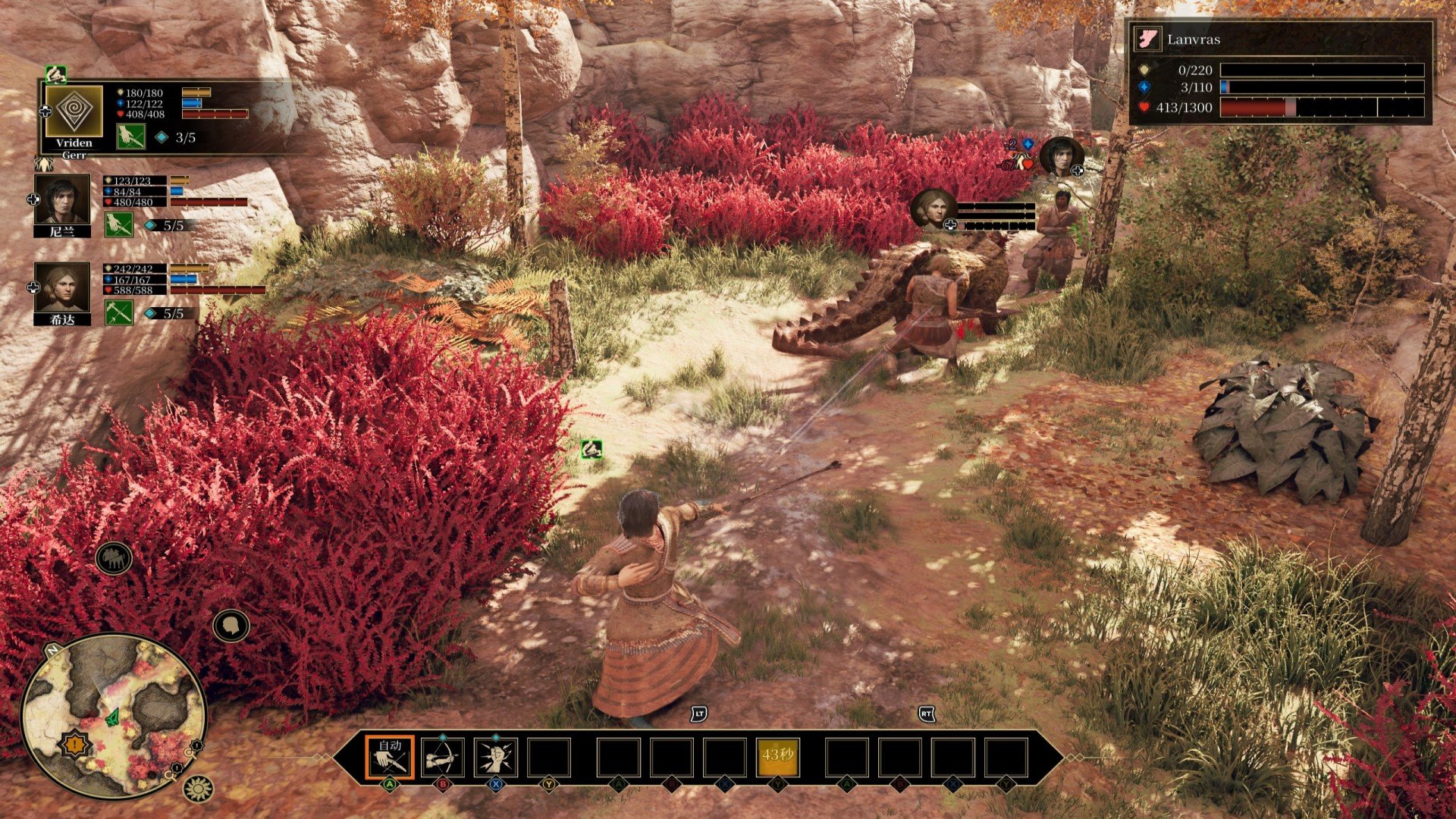Activate the 自动 auto-attack hotbar slot
This screenshot has height=819, width=1456.
(390, 757)
